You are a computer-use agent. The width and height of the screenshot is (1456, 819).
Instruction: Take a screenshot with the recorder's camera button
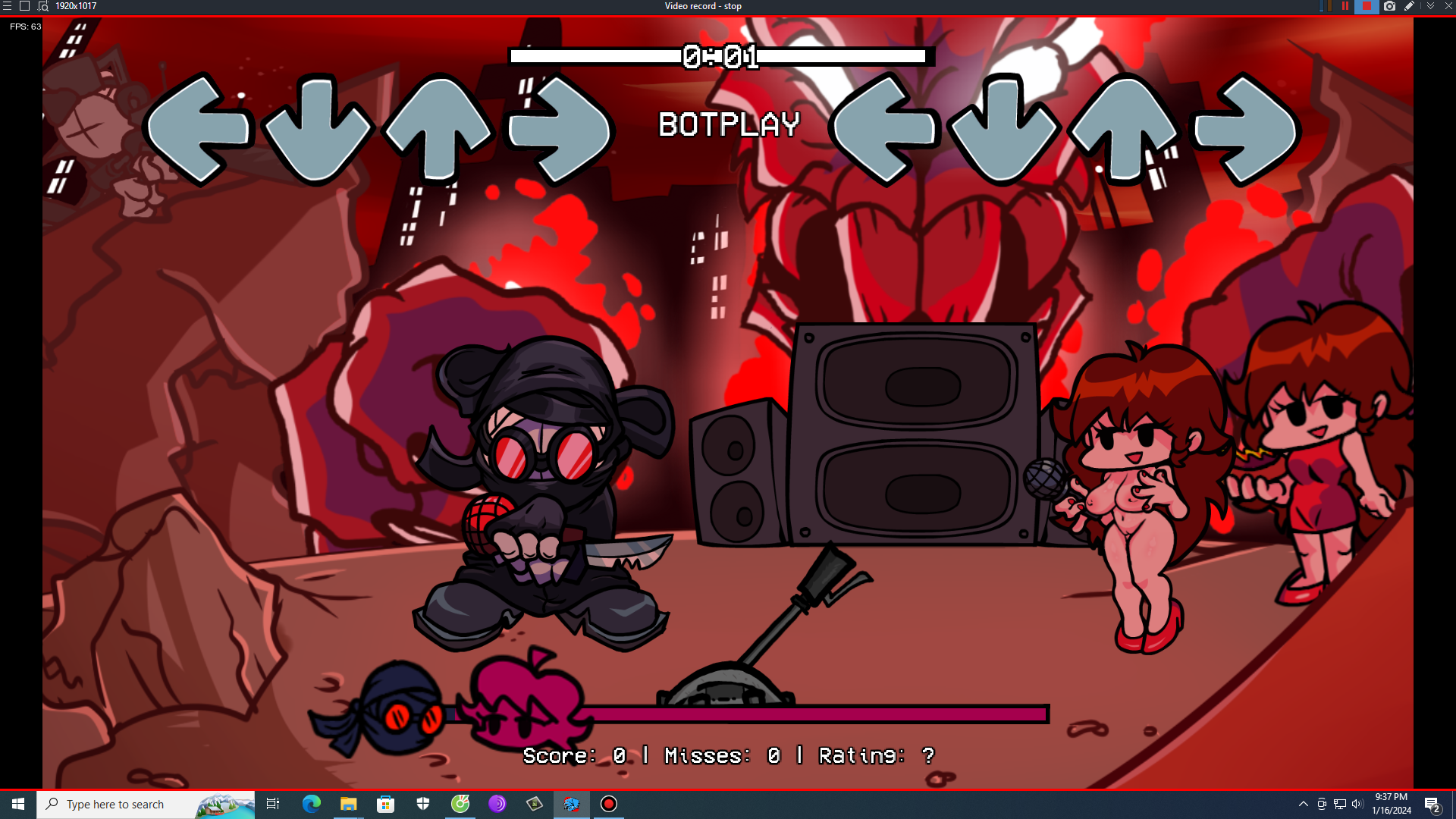(x=1389, y=6)
